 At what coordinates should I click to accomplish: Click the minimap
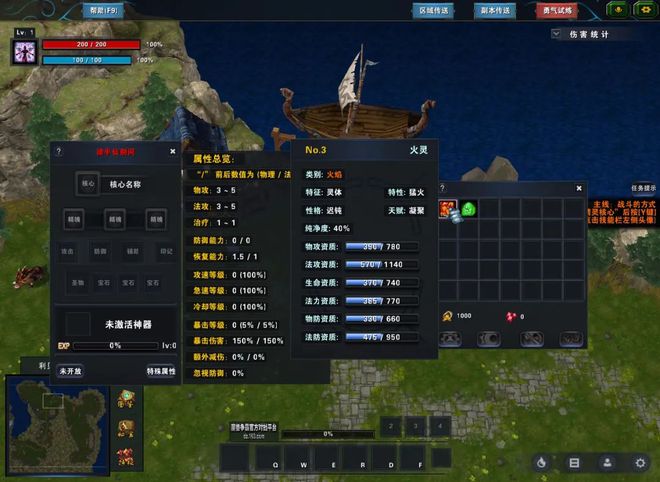59,420
